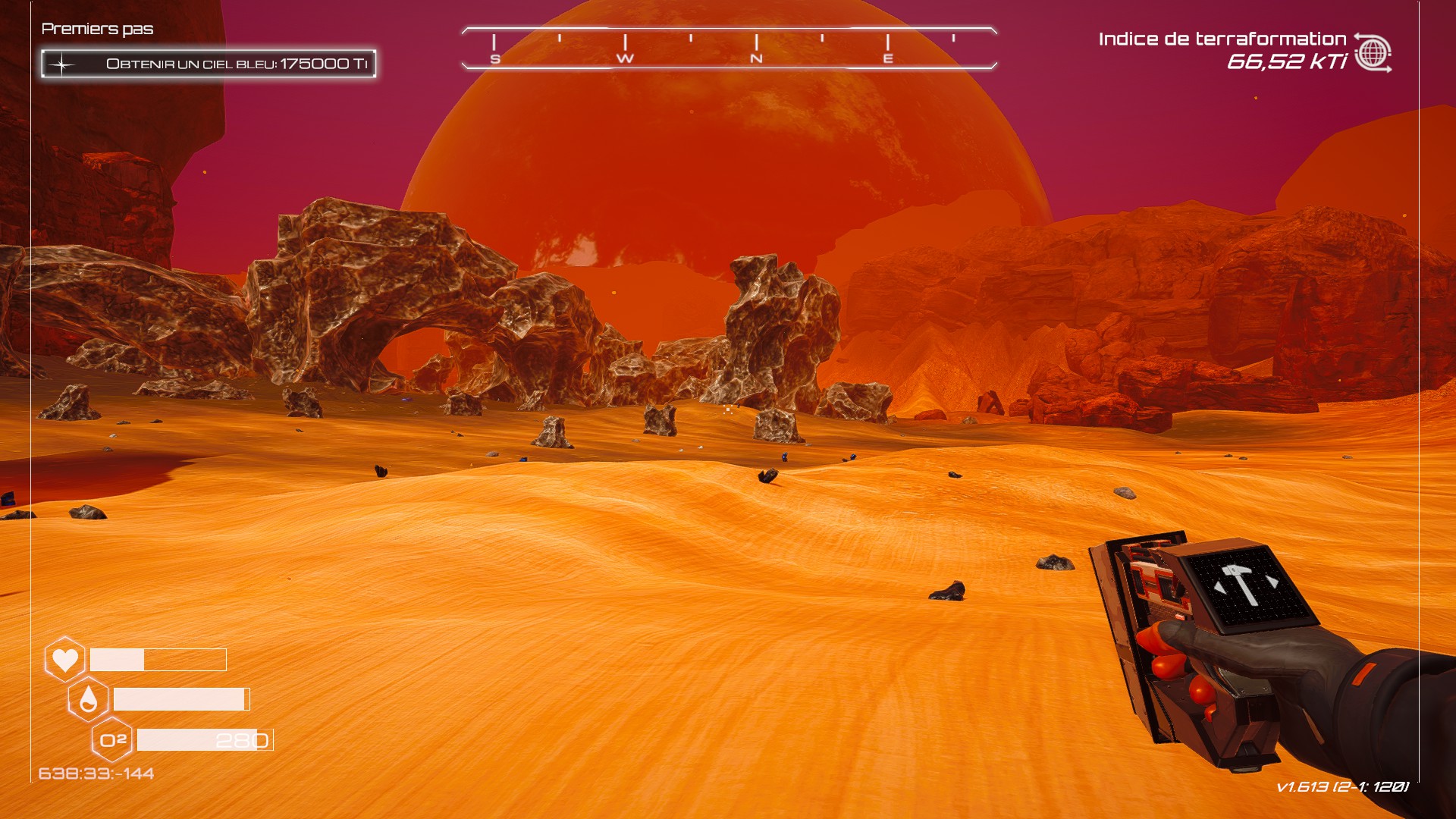Click the terraformation index globe icon

pyautogui.click(x=1373, y=53)
